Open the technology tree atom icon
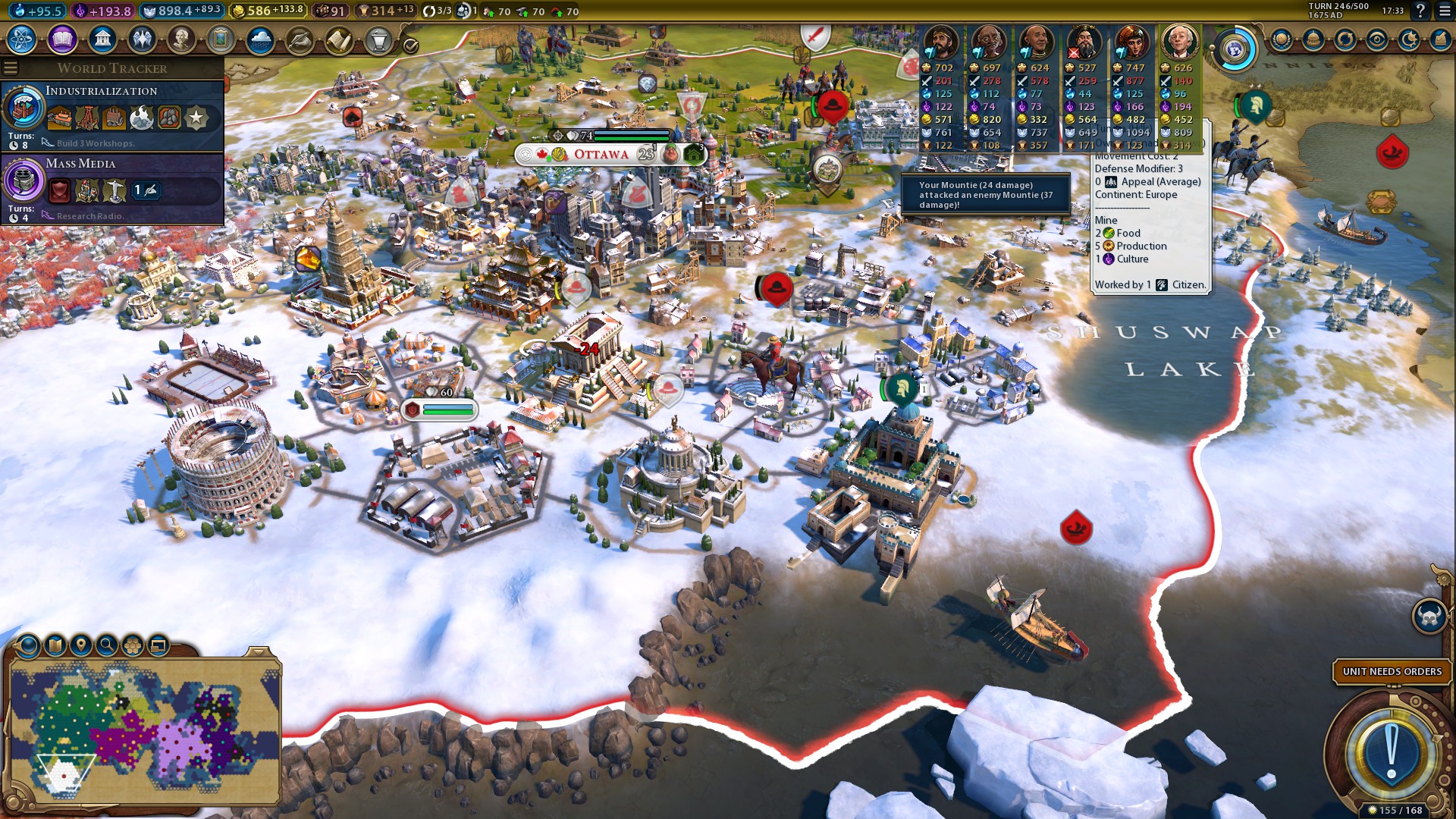 [x=22, y=39]
